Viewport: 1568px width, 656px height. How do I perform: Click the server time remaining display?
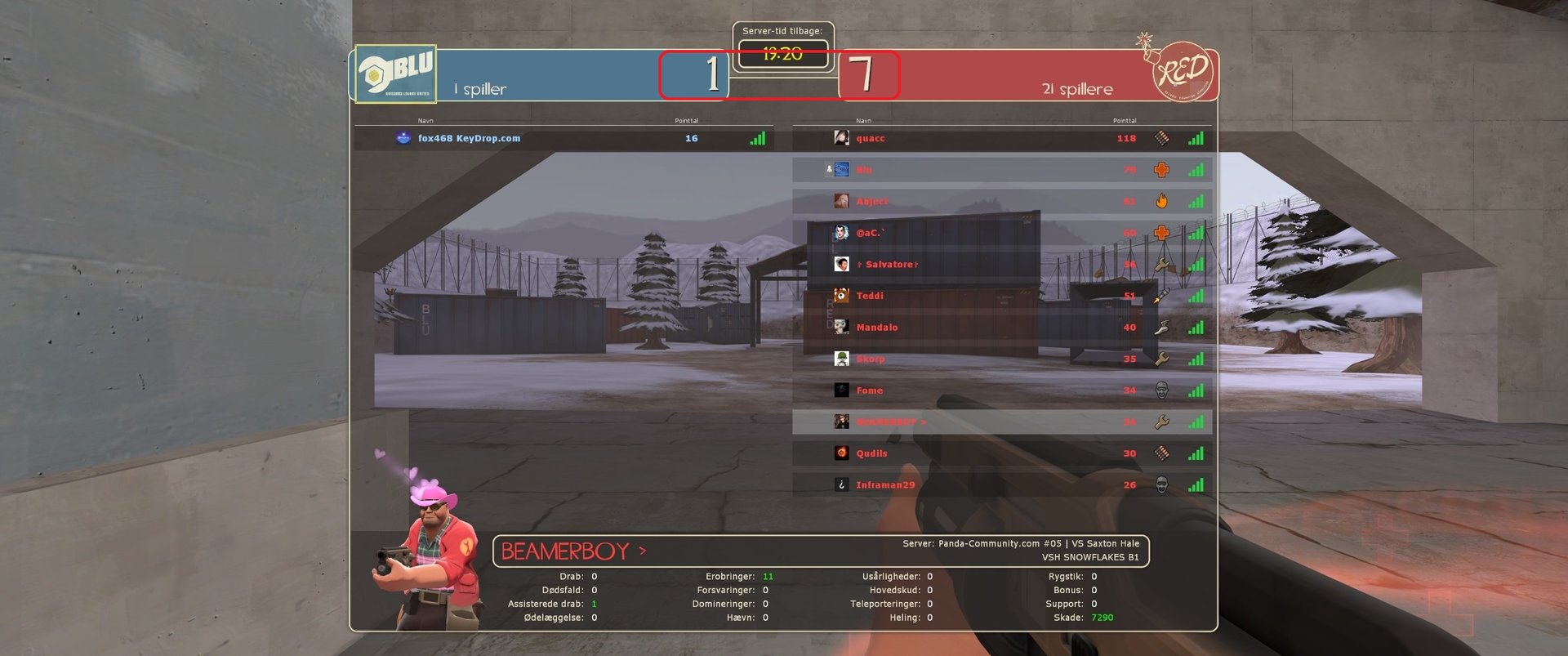point(782,56)
